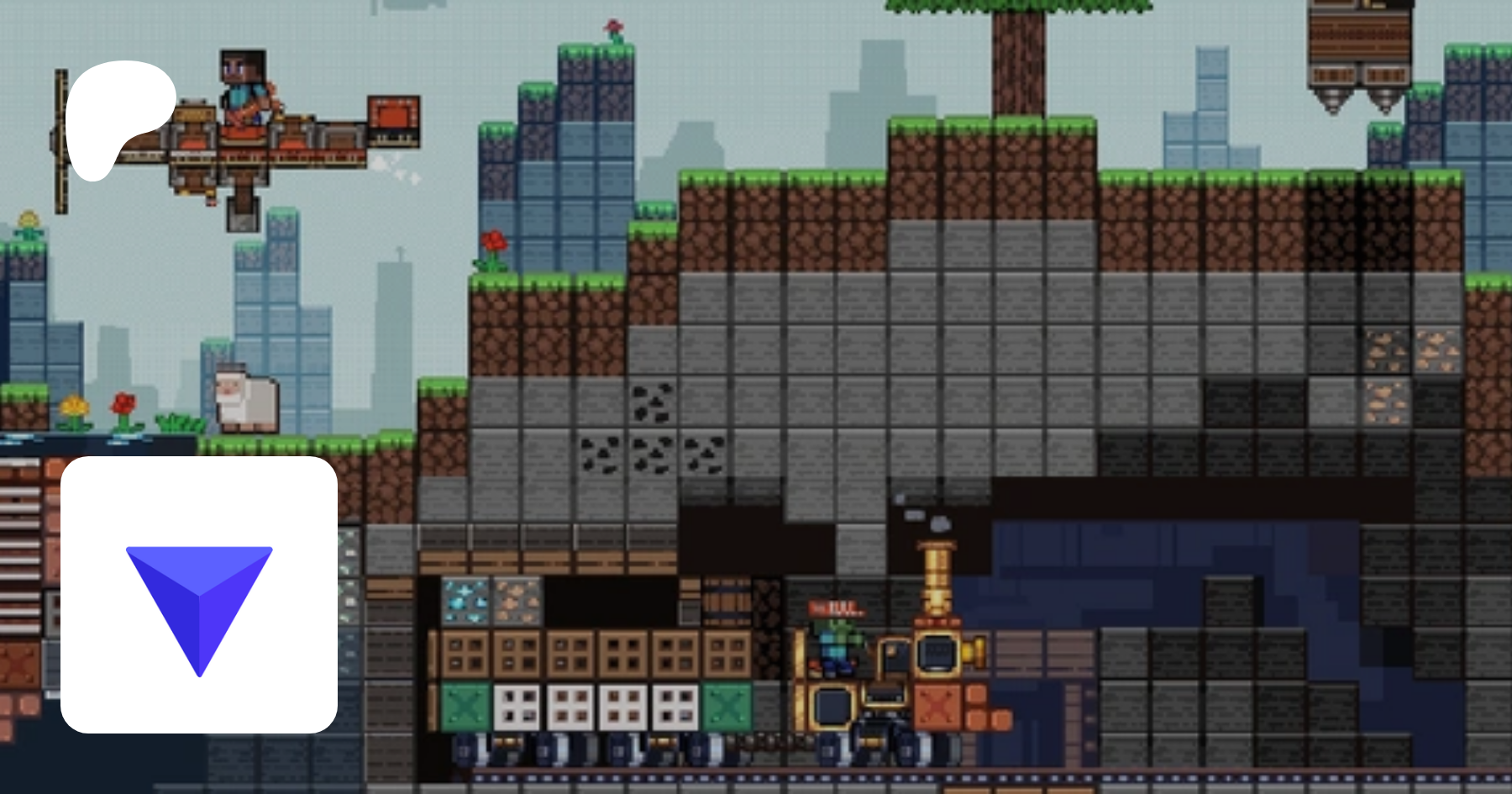Viewport: 1512px width, 794px height.
Task: Open the blue triangle creator avatar
Action: [199, 595]
